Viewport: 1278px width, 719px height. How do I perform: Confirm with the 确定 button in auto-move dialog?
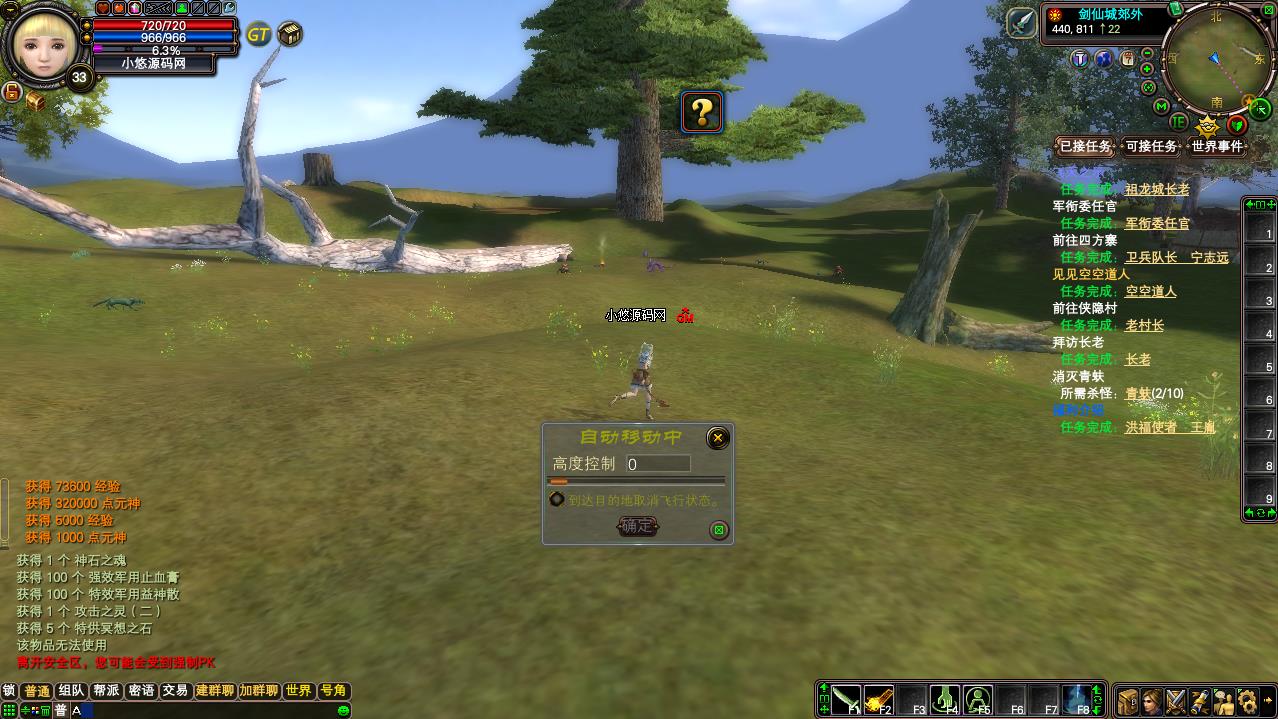coord(637,526)
